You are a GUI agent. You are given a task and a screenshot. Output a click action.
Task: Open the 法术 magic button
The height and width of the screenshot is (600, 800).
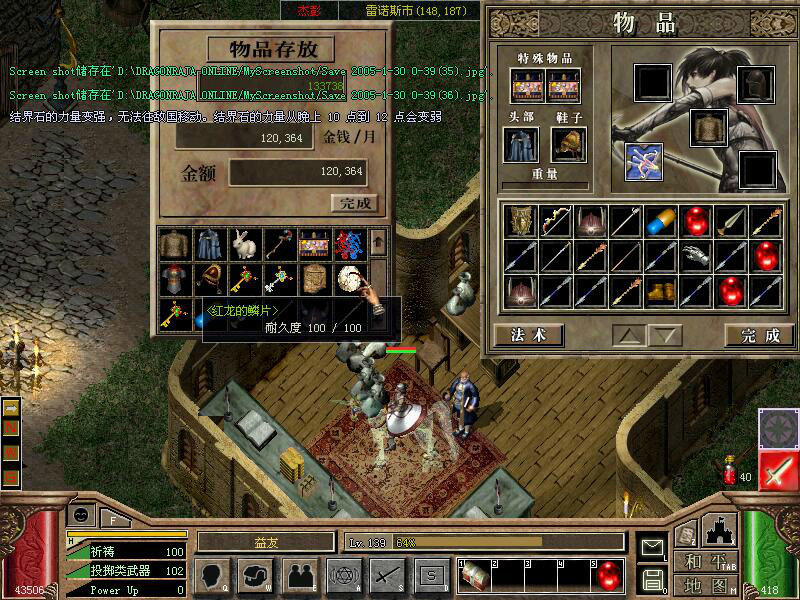pyautogui.click(x=527, y=334)
